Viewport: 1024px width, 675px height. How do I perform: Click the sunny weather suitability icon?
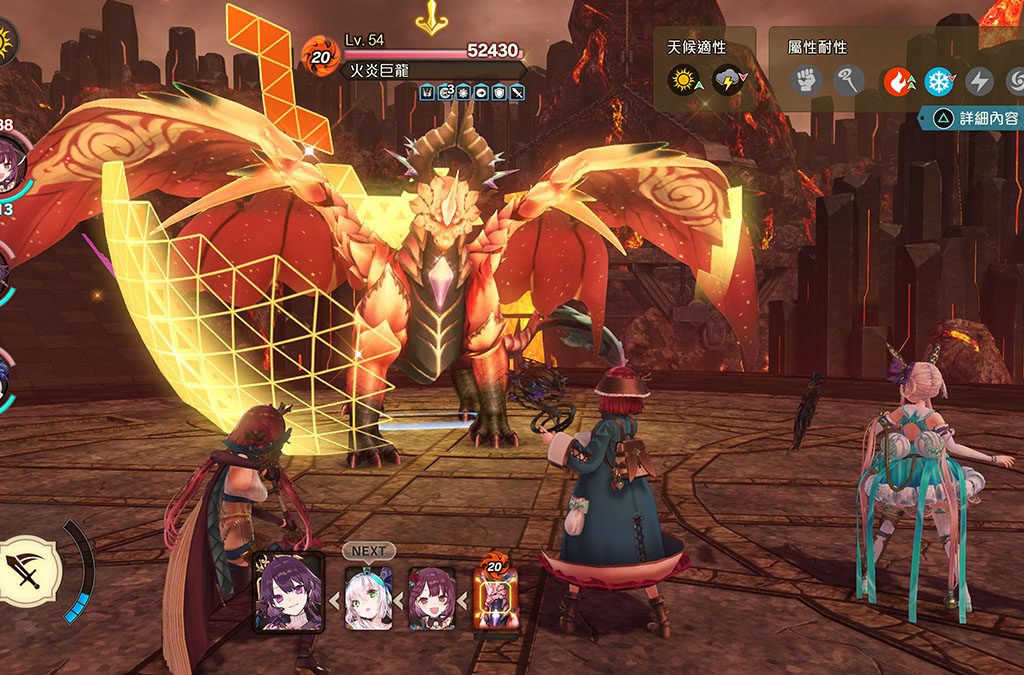(x=685, y=79)
